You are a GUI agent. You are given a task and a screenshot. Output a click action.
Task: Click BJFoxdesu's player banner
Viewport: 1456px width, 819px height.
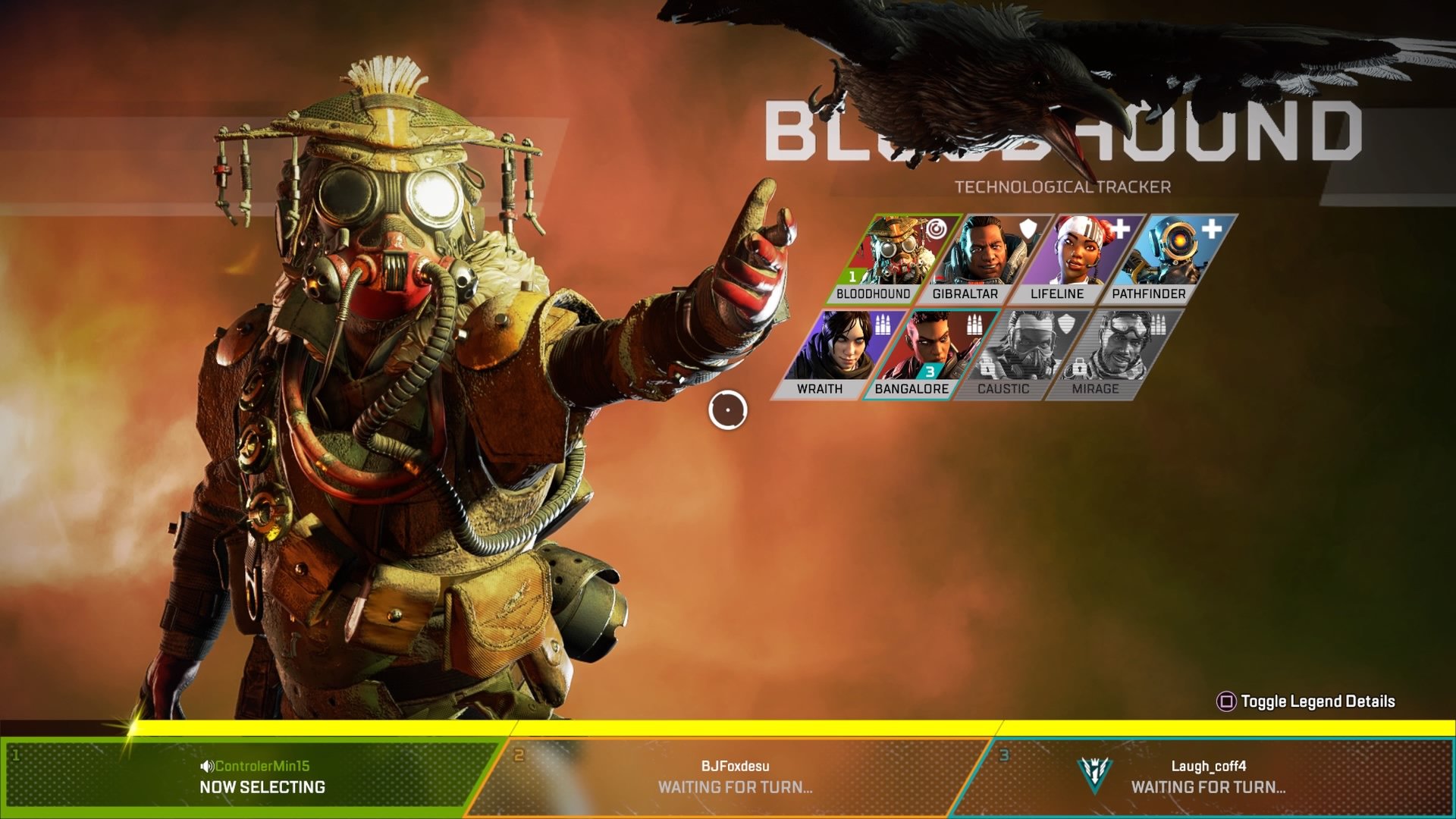point(734,777)
